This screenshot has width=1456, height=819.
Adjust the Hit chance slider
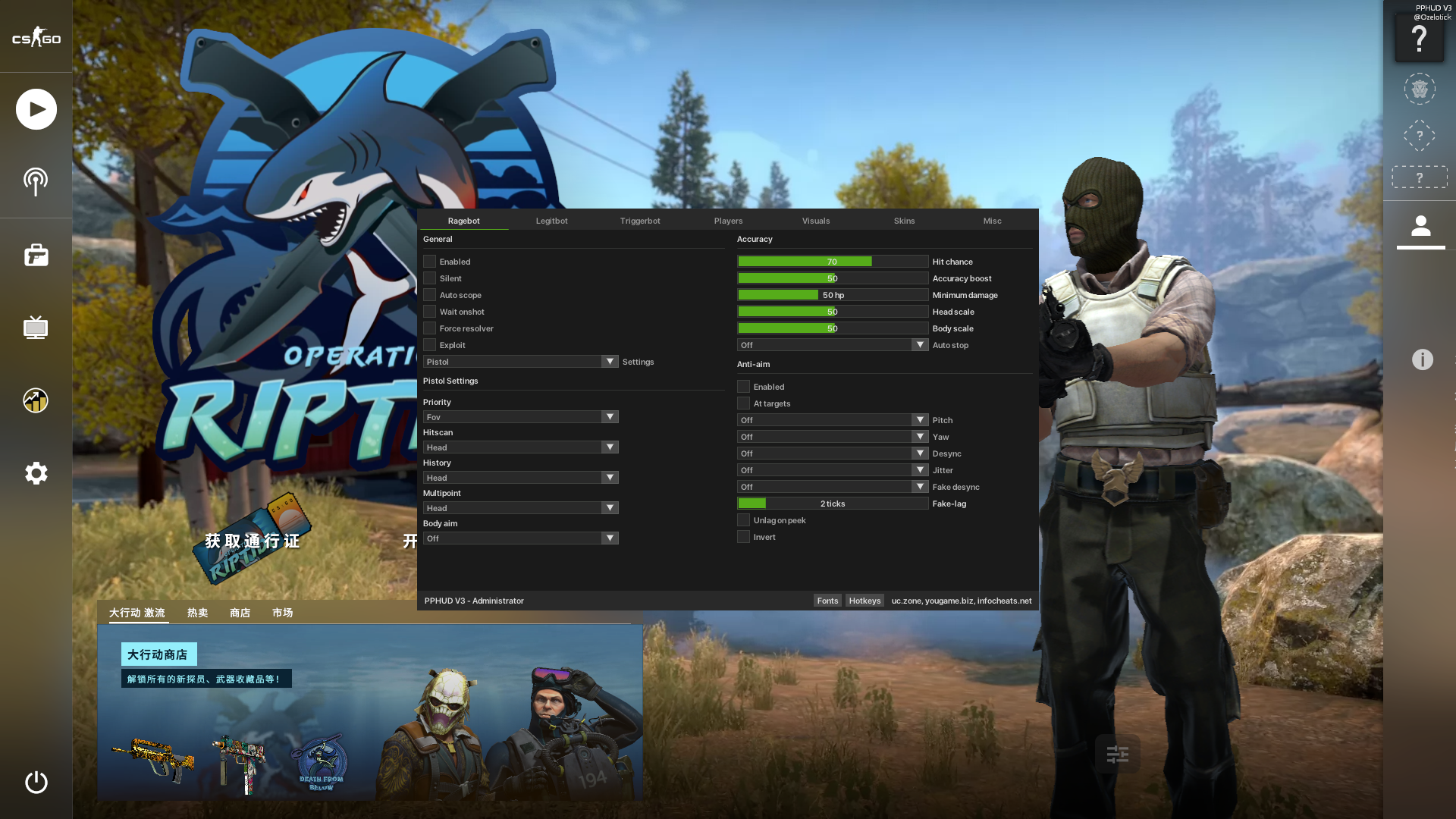coord(832,261)
